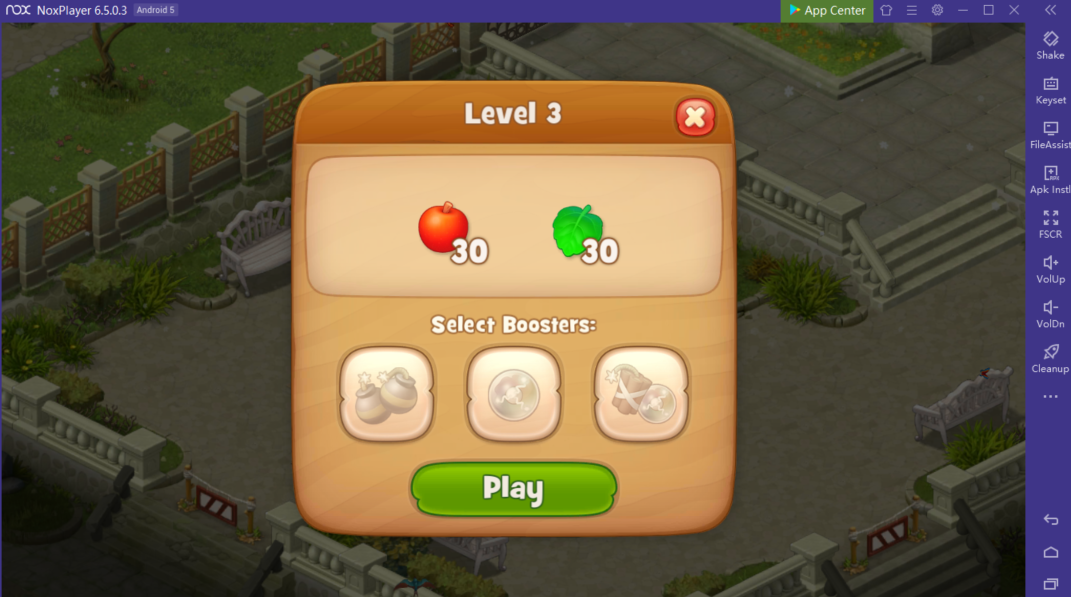Close the Level 3 dialog
The image size is (1071, 597).
695,118
